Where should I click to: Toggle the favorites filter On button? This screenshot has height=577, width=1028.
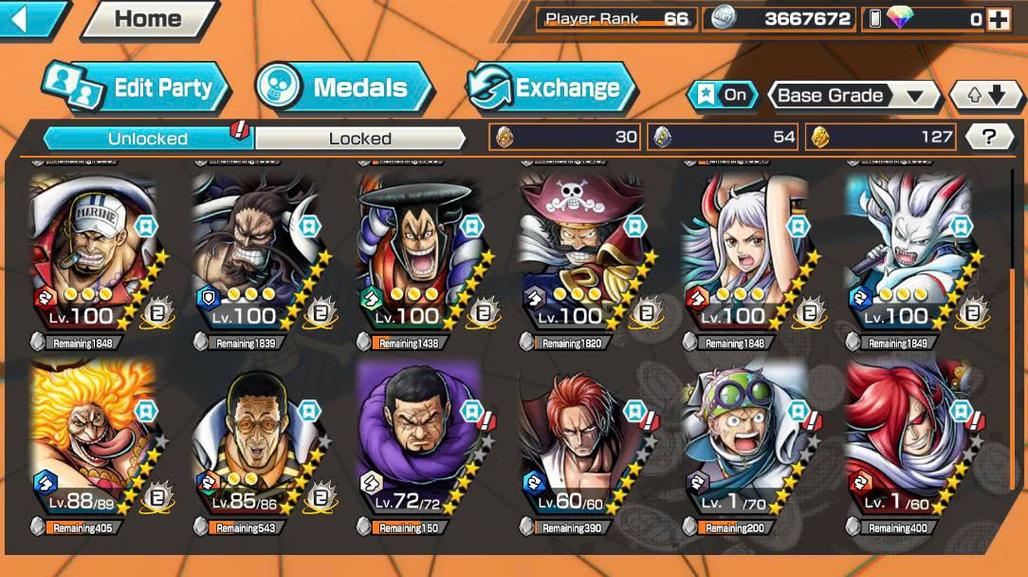tap(722, 96)
